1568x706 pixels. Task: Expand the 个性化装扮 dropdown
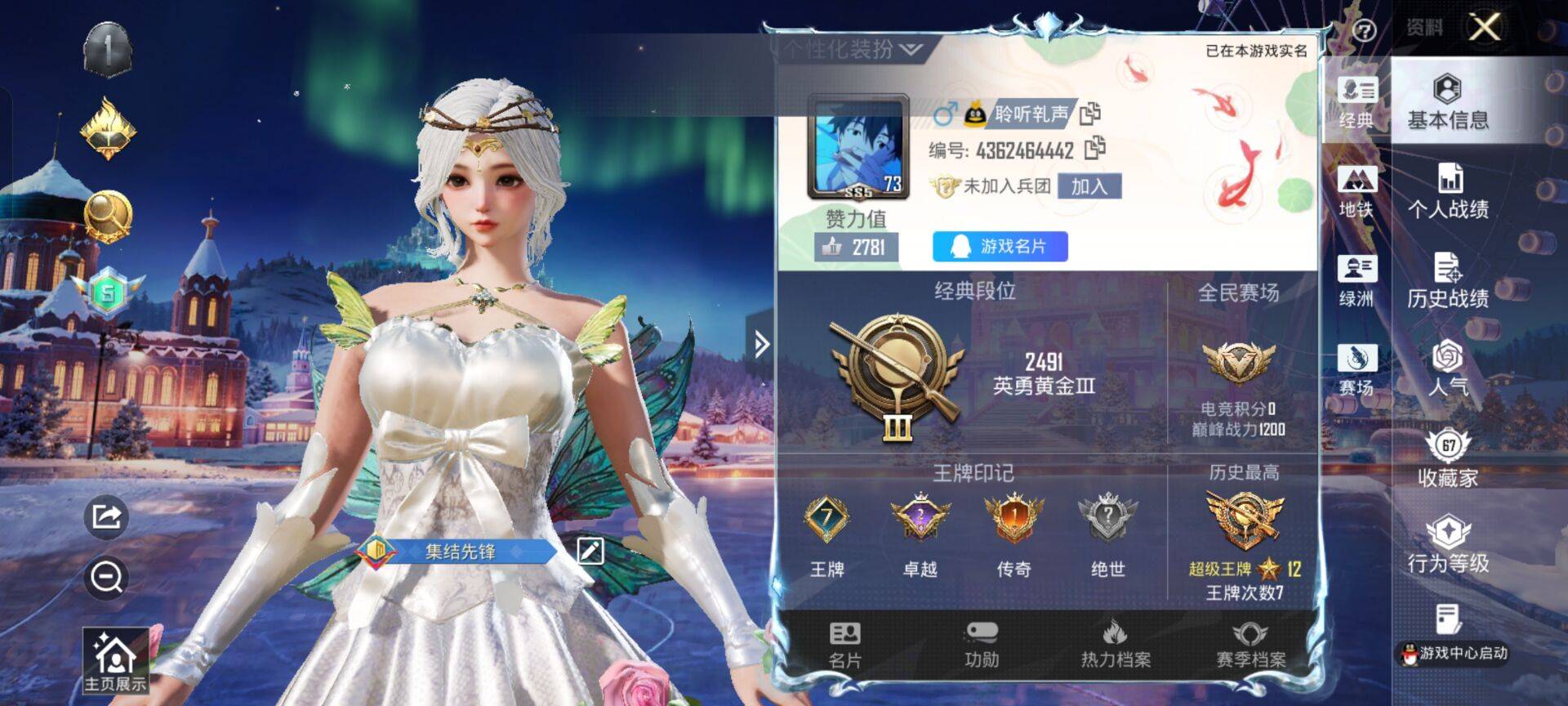click(x=853, y=50)
